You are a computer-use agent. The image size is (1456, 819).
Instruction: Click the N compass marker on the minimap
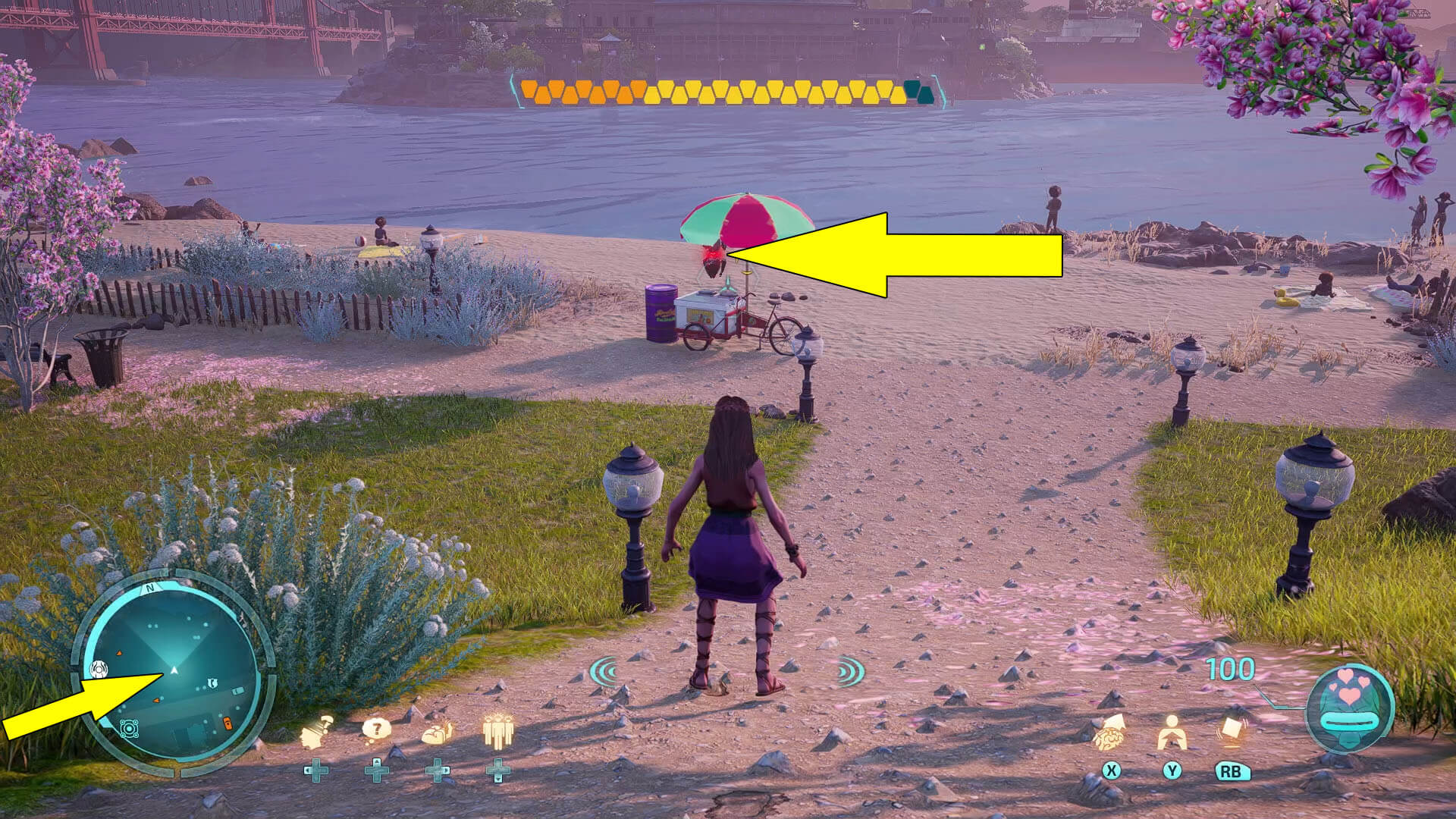[x=149, y=588]
